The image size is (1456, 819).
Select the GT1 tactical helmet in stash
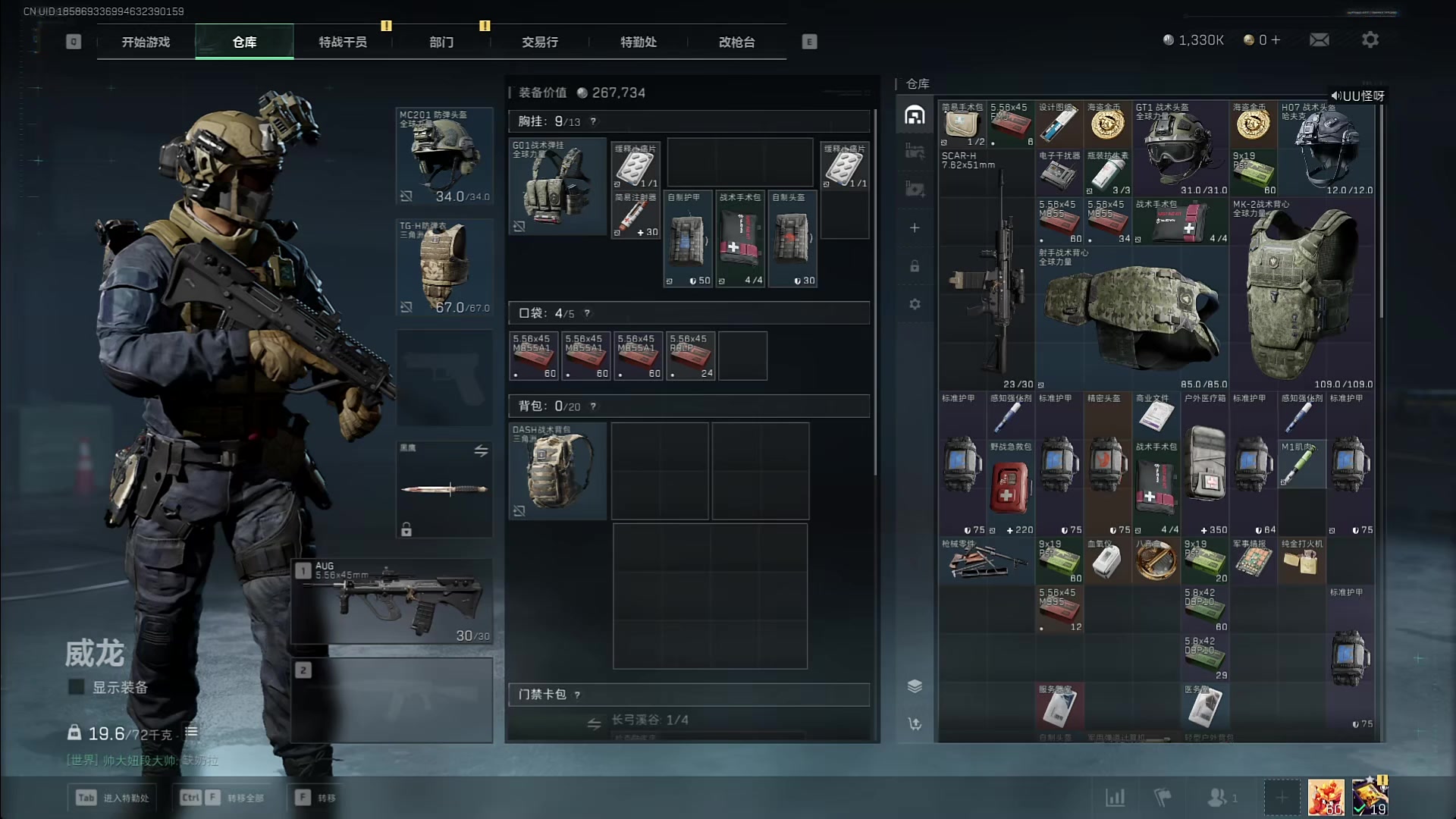1180,149
